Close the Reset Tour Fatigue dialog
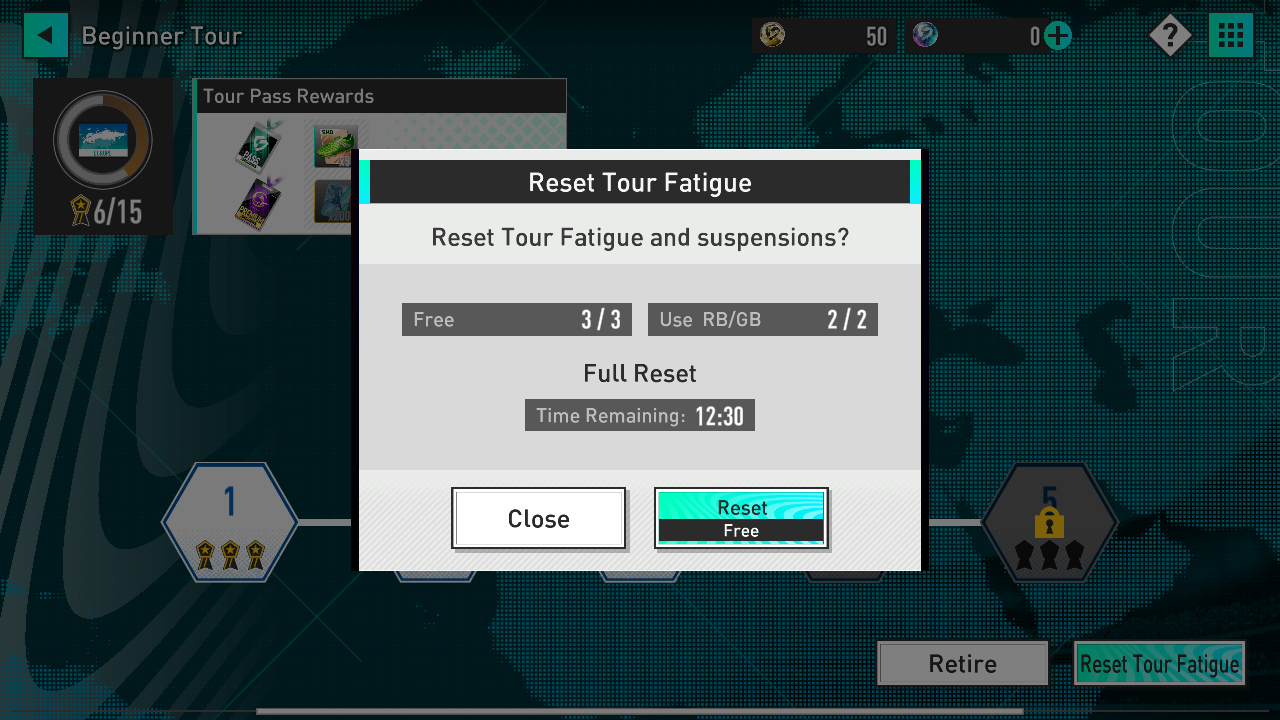This screenshot has width=1280, height=720. point(538,518)
